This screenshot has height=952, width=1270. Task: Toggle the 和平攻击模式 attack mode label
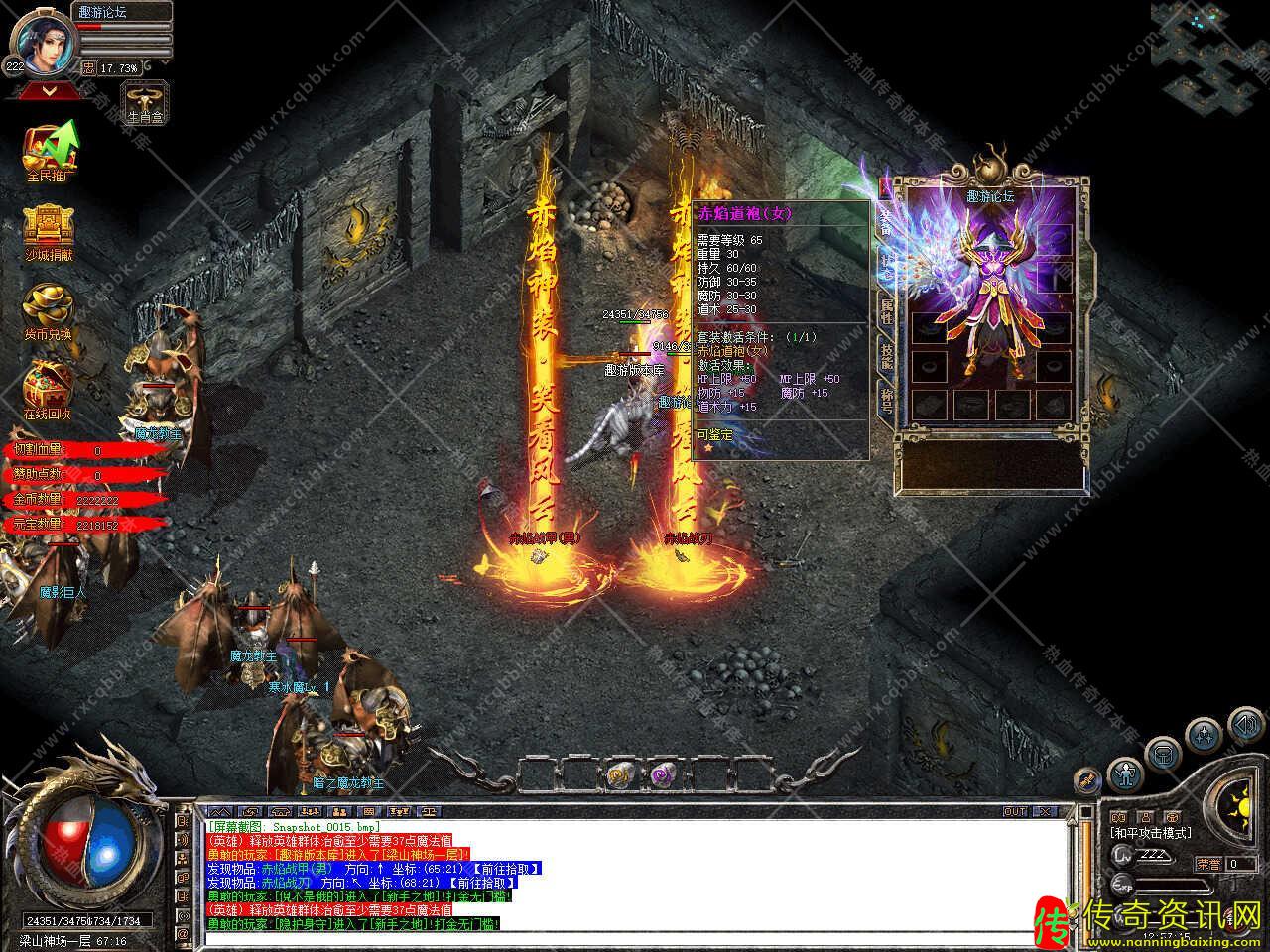[x=1150, y=833]
